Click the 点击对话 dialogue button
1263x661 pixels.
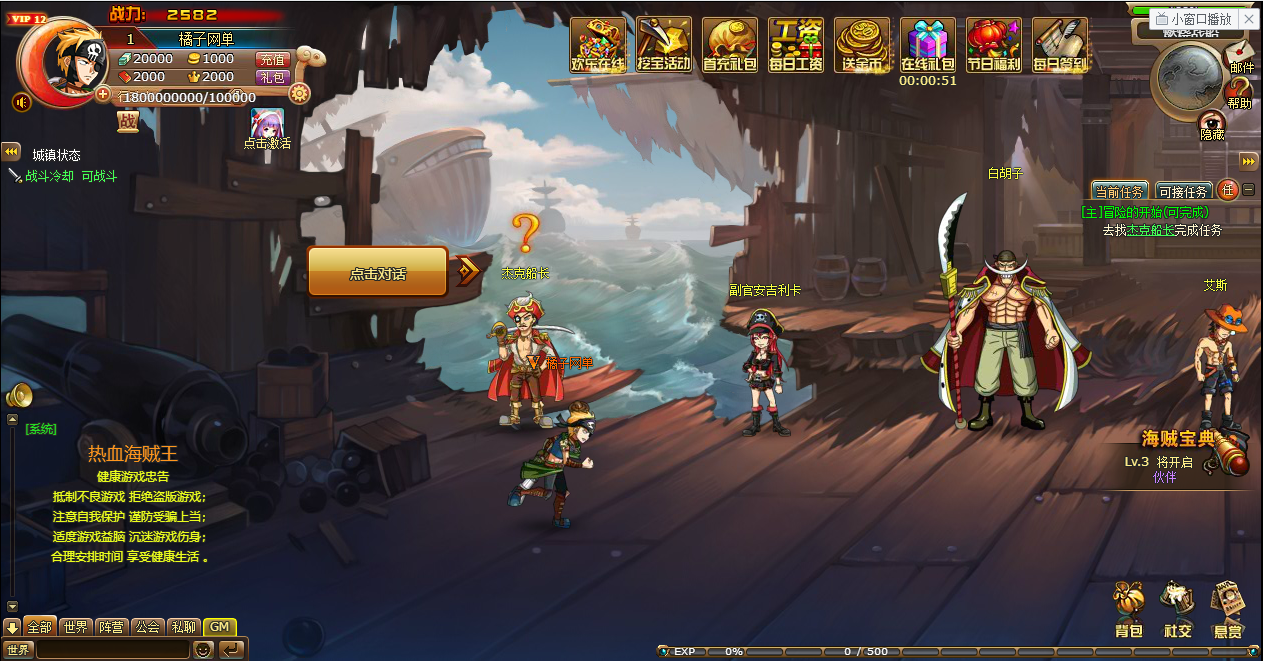[x=377, y=272]
